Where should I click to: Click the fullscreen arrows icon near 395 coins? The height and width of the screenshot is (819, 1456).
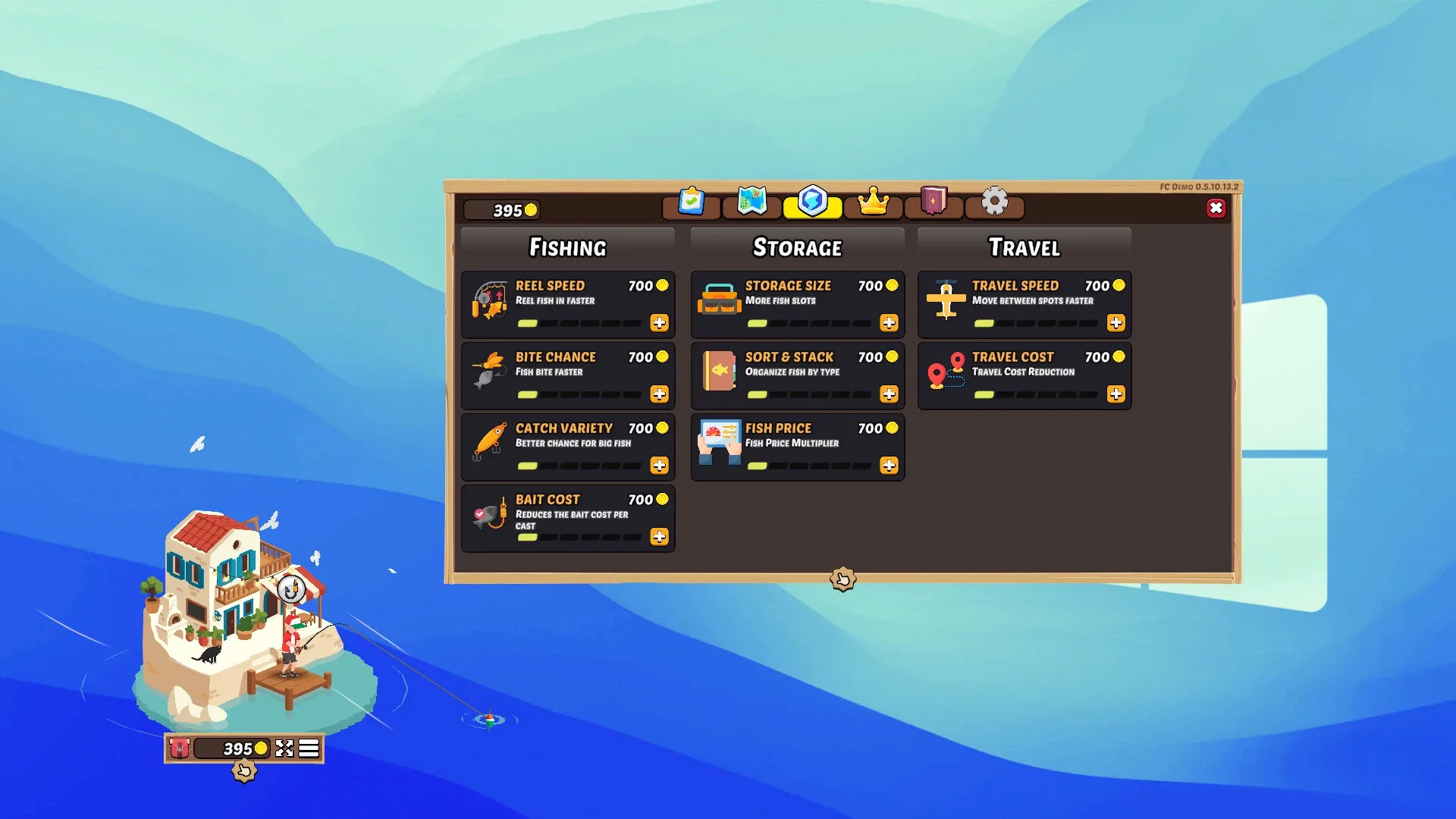285,749
